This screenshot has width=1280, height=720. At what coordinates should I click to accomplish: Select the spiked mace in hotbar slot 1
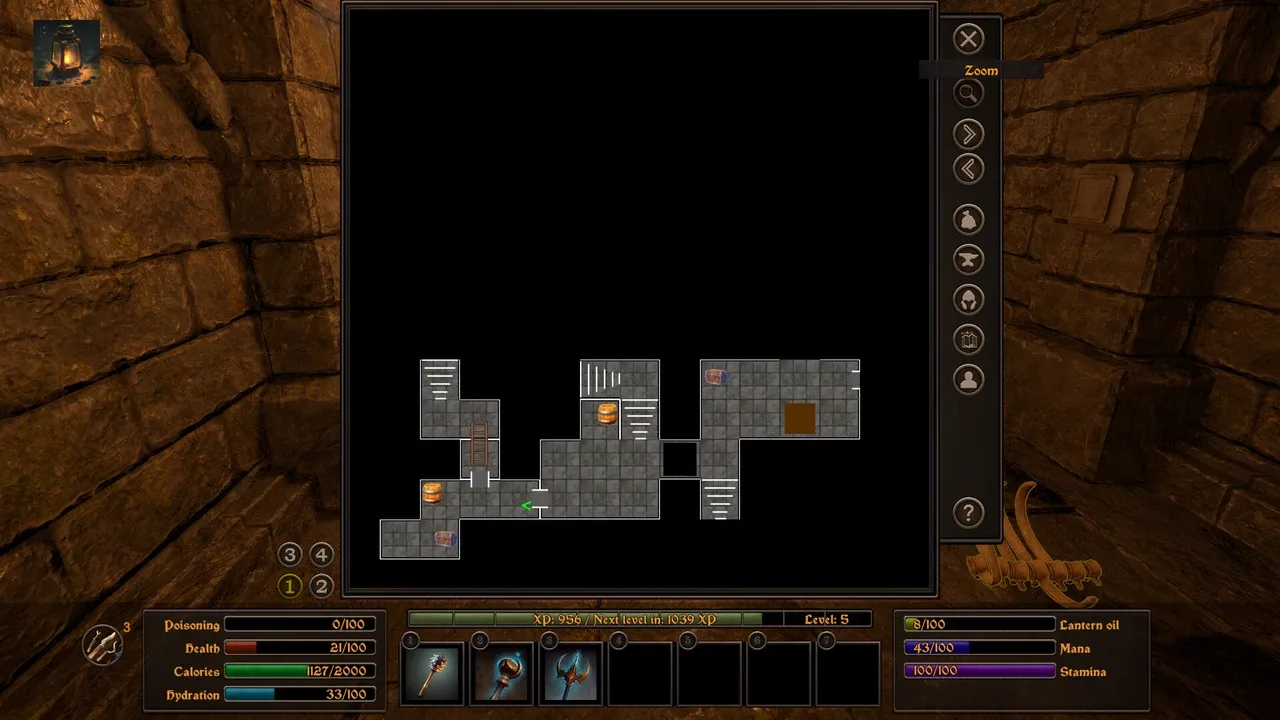click(433, 673)
